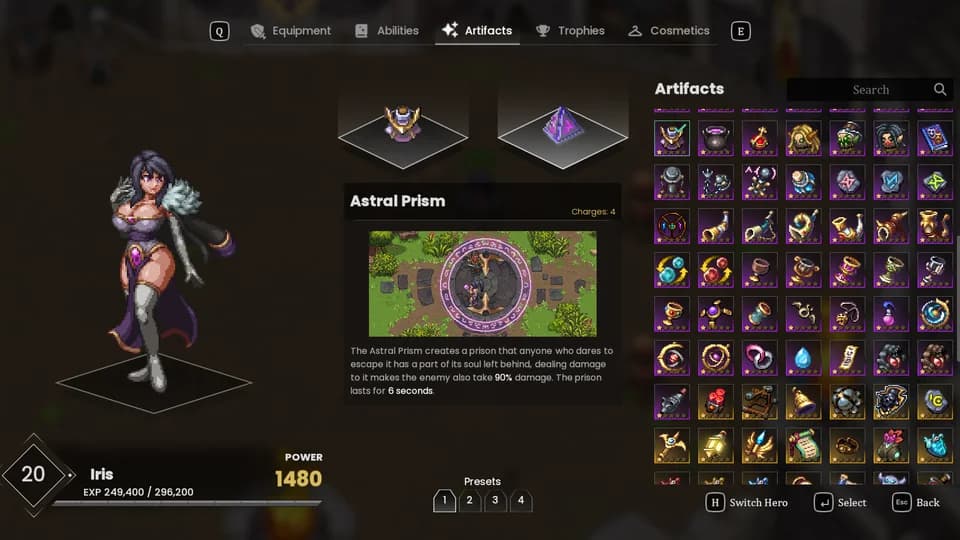
Task: Select the pink potion bottle artifact
Action: click(x=891, y=313)
